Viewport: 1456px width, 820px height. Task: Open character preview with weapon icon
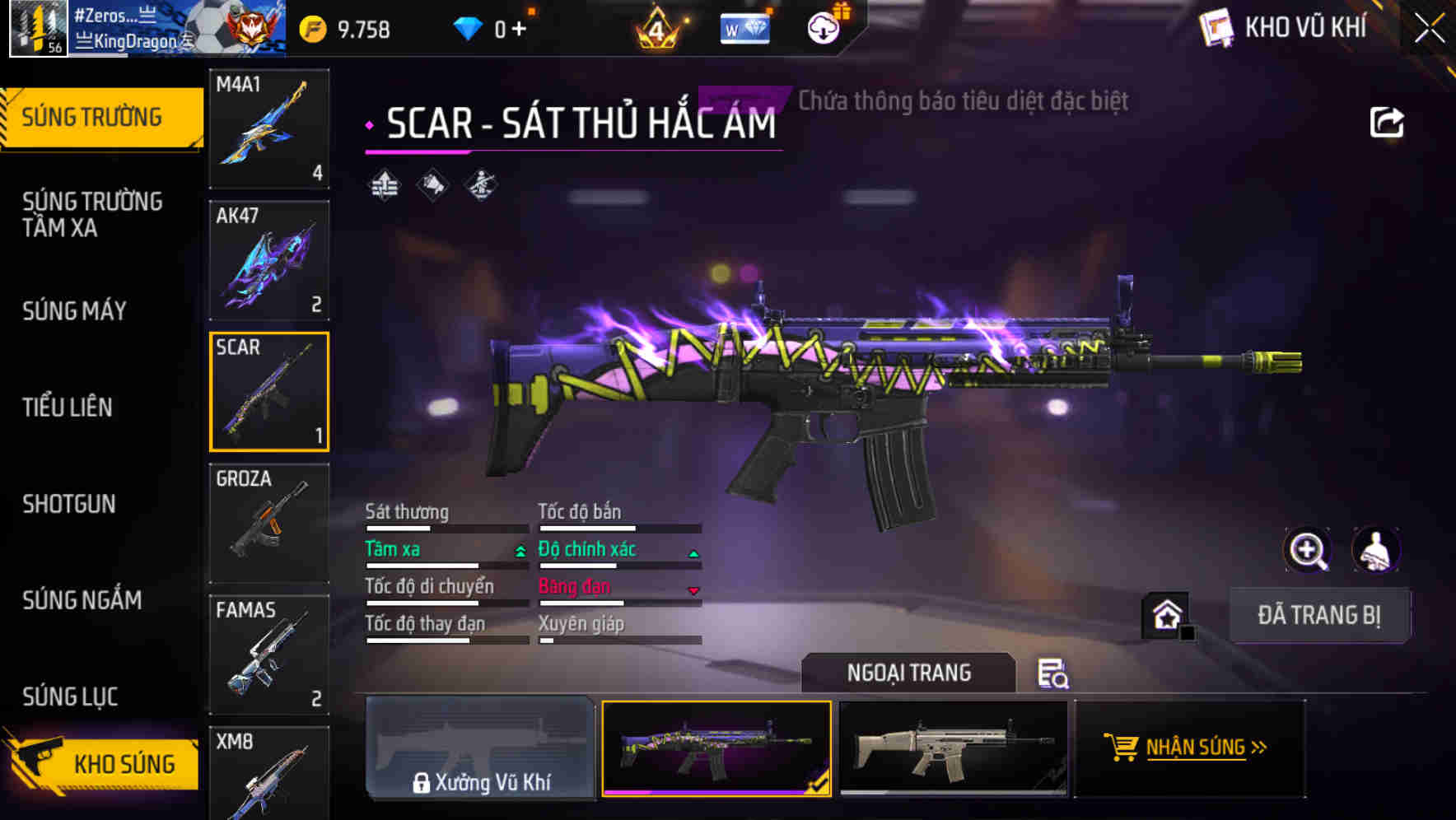pos(1374,550)
